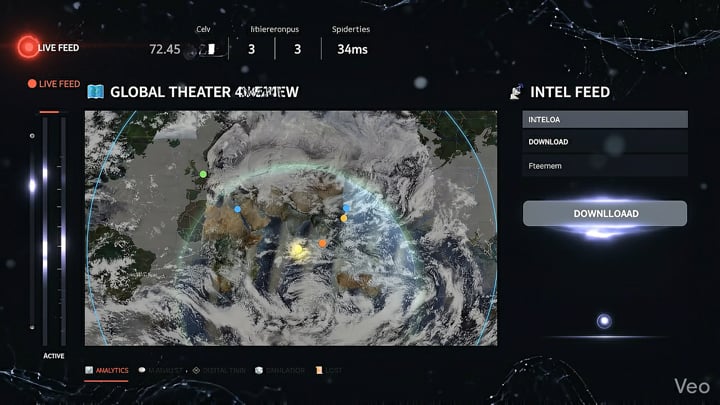Click the DOWNLLOAAD button
720x405 pixels.
(604, 213)
